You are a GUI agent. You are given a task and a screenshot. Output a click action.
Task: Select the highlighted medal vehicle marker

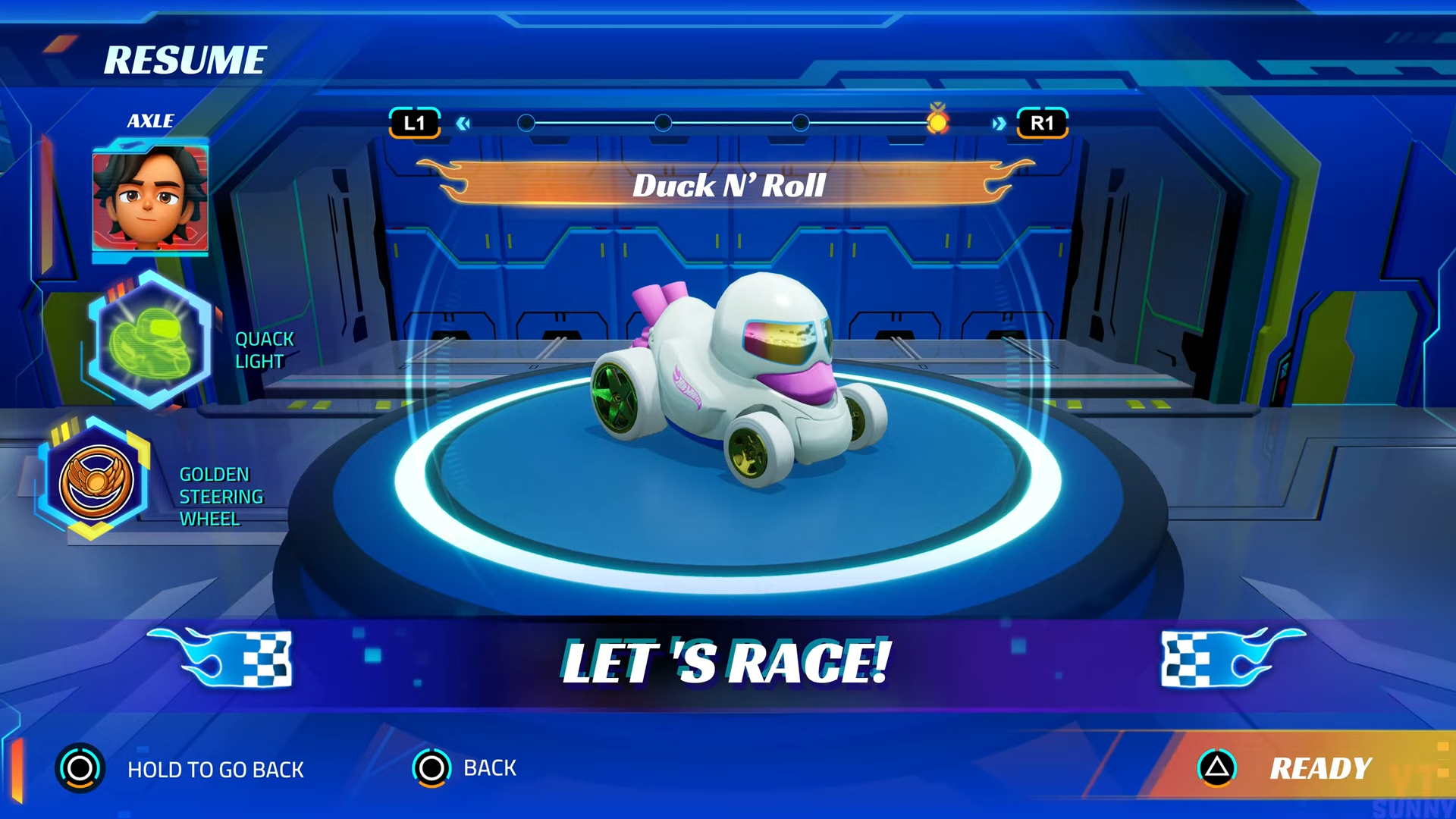[937, 121]
